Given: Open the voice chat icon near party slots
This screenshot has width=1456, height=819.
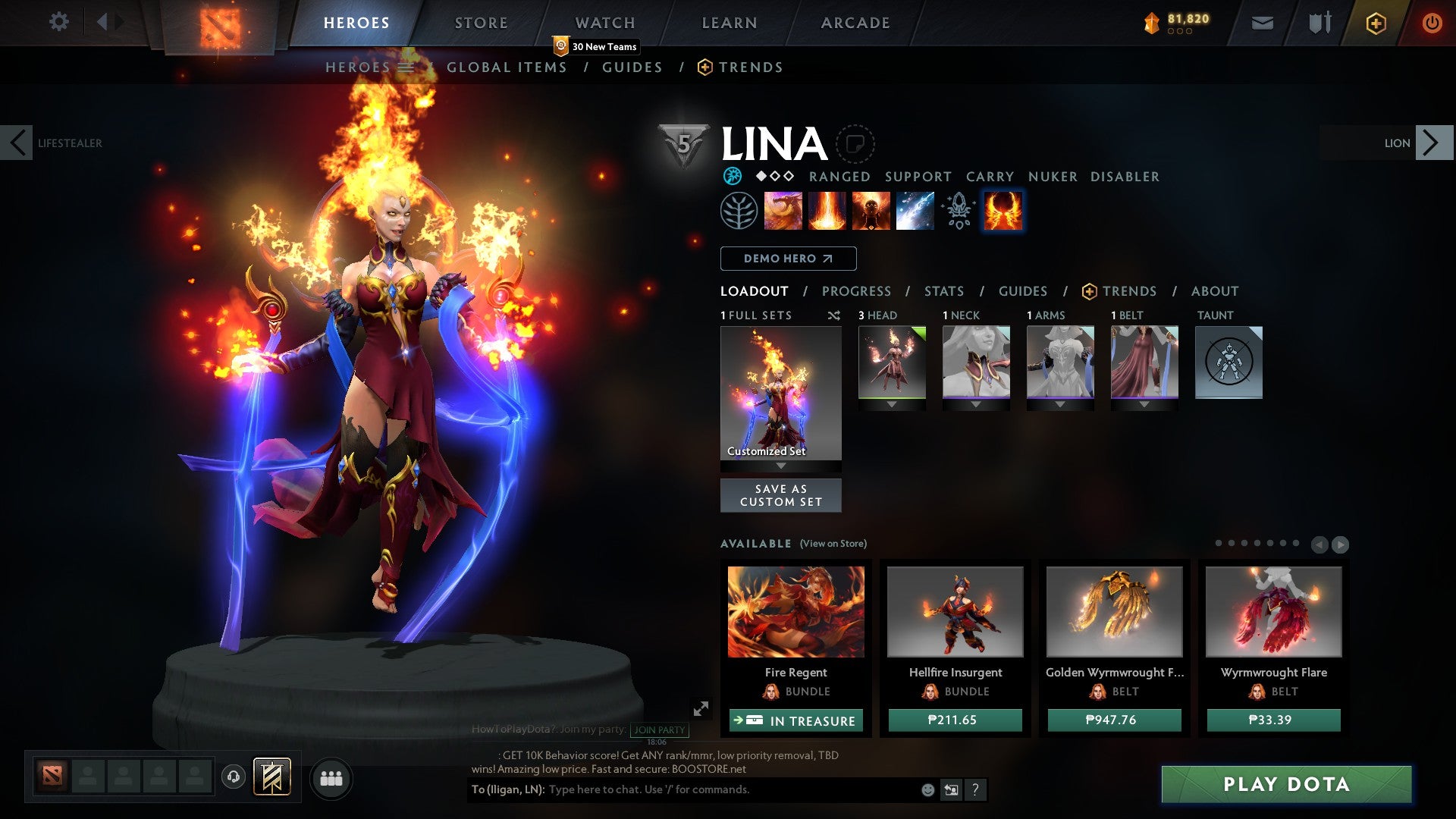Looking at the screenshot, I should tap(234, 777).
